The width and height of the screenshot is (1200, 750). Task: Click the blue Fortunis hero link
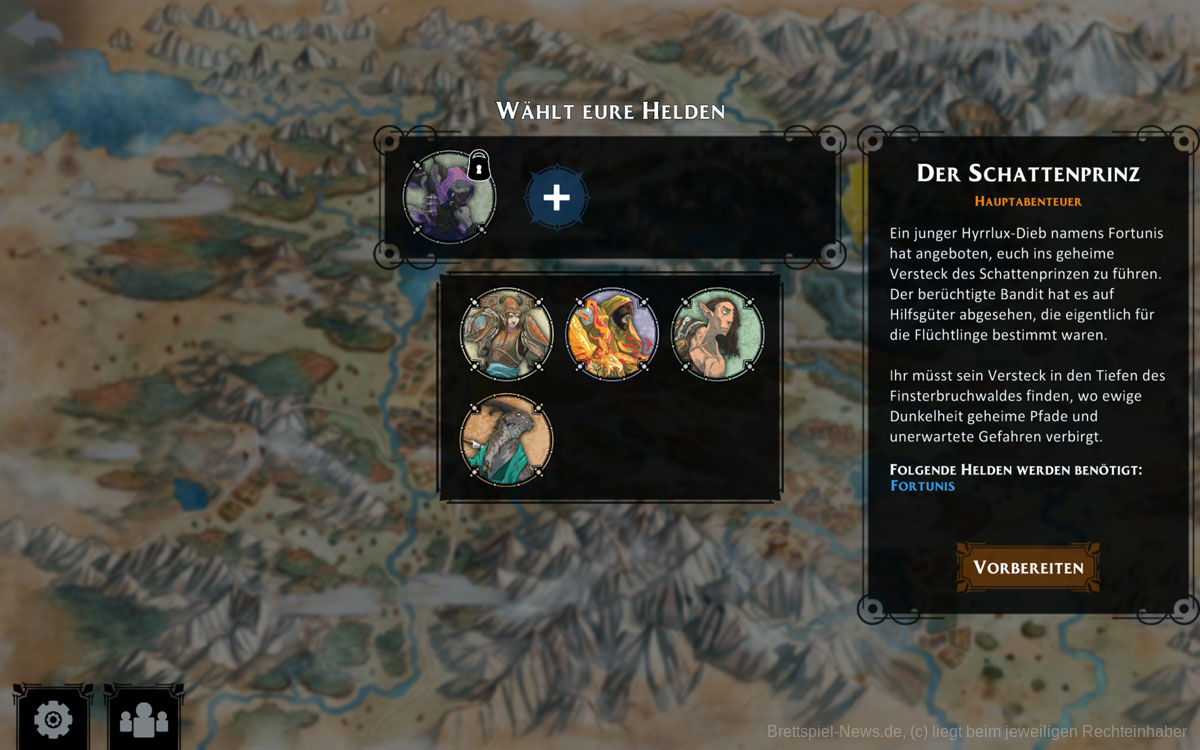click(x=922, y=486)
